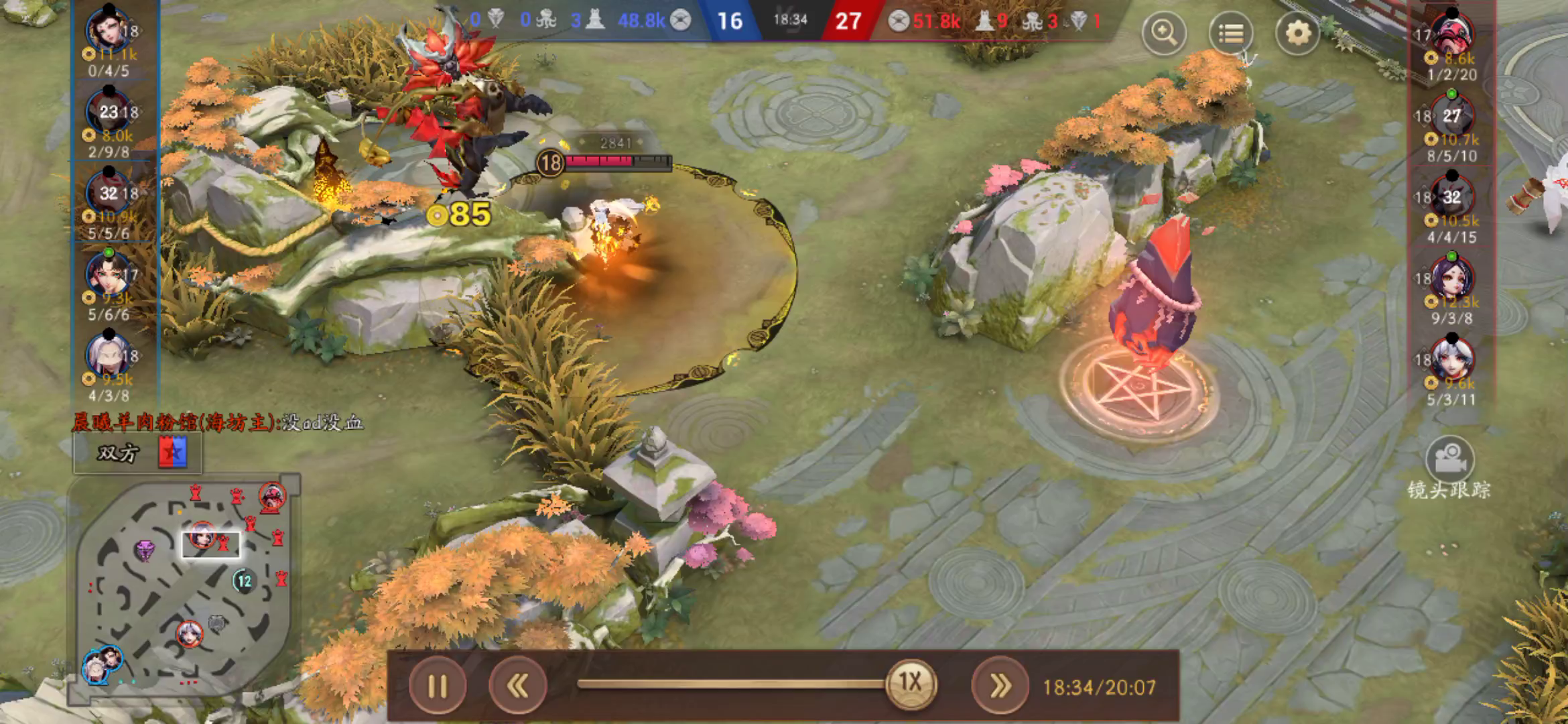
Task: Select the blue-team player with 0/4/5 KDA
Action: tap(109, 32)
